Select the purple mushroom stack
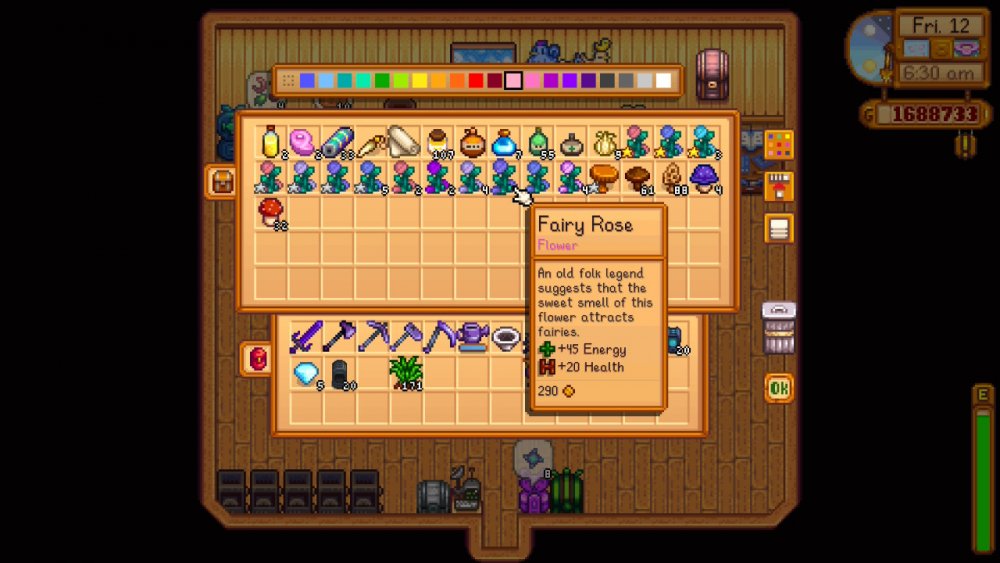The width and height of the screenshot is (1000, 563). click(x=705, y=177)
